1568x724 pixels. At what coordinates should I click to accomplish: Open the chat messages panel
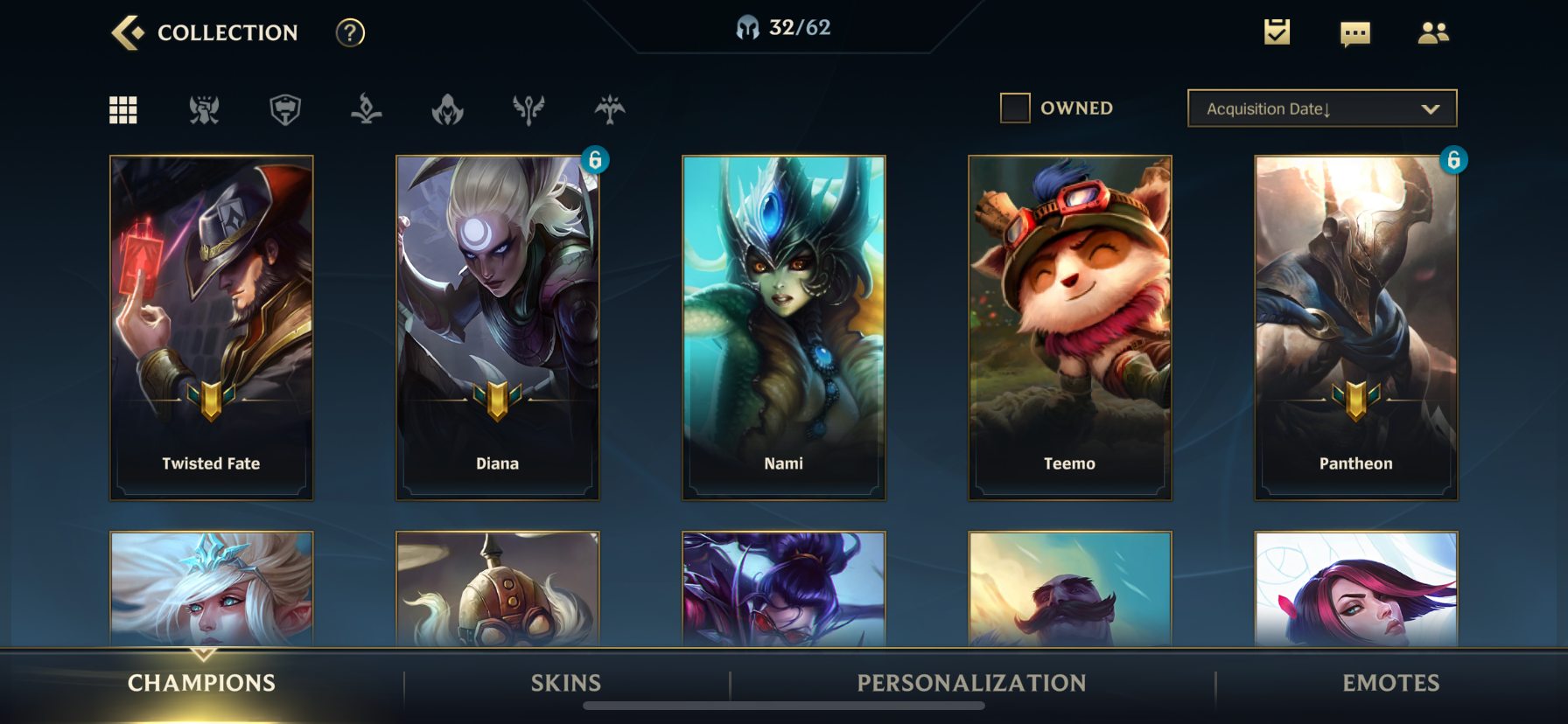[x=1354, y=32]
